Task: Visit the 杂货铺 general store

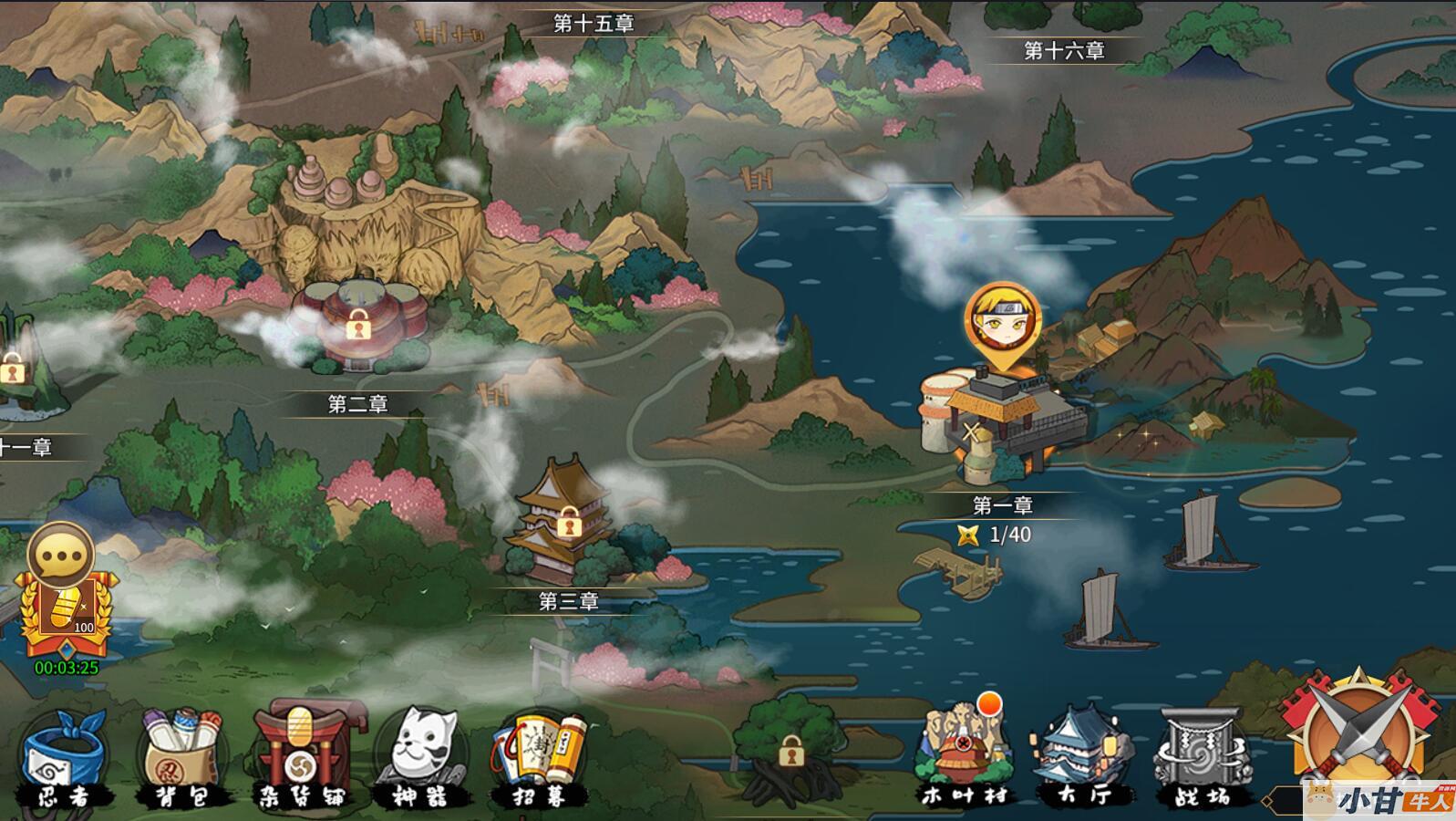Action: [300, 759]
